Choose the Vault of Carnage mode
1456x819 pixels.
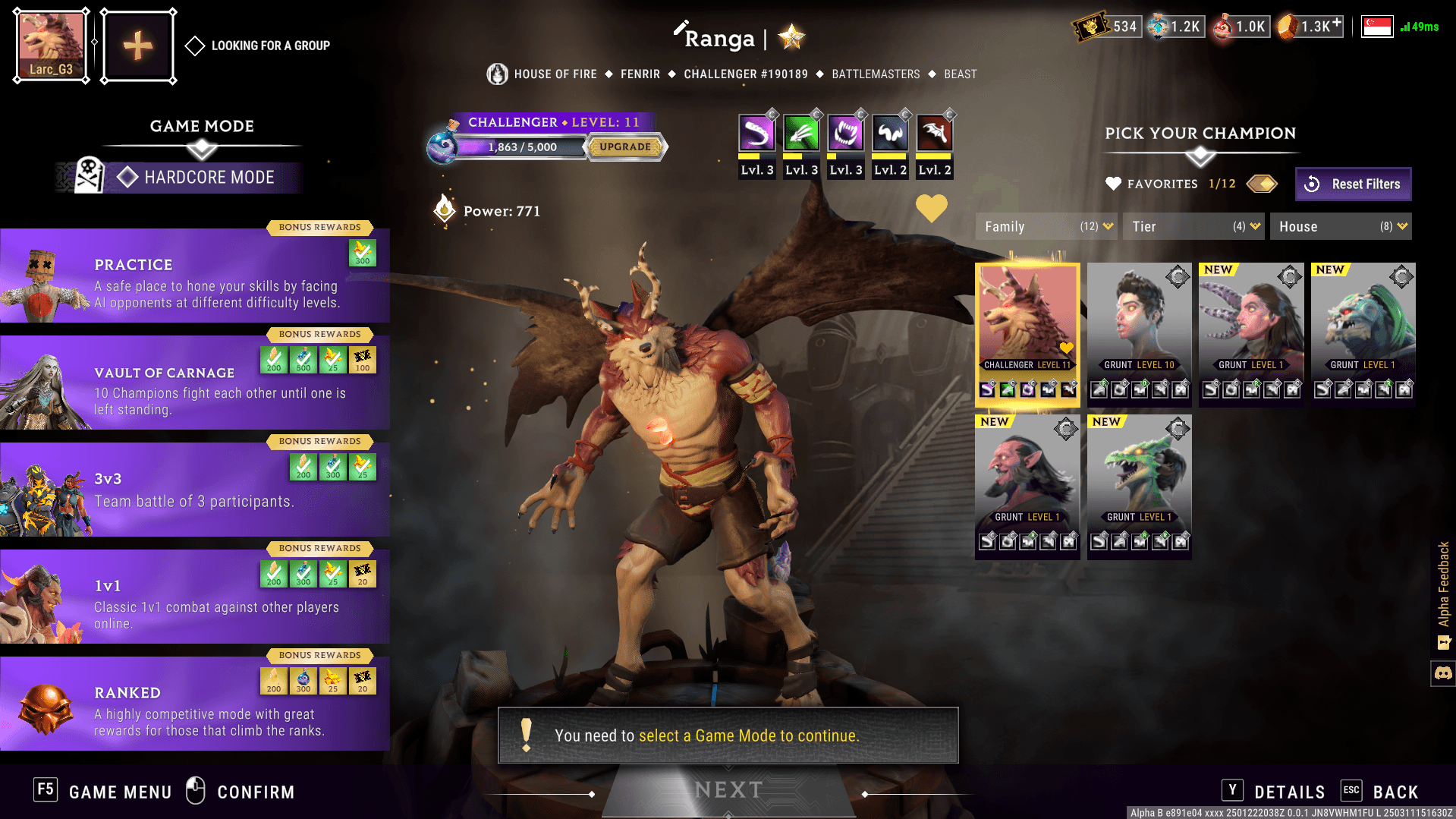pyautogui.click(x=195, y=383)
